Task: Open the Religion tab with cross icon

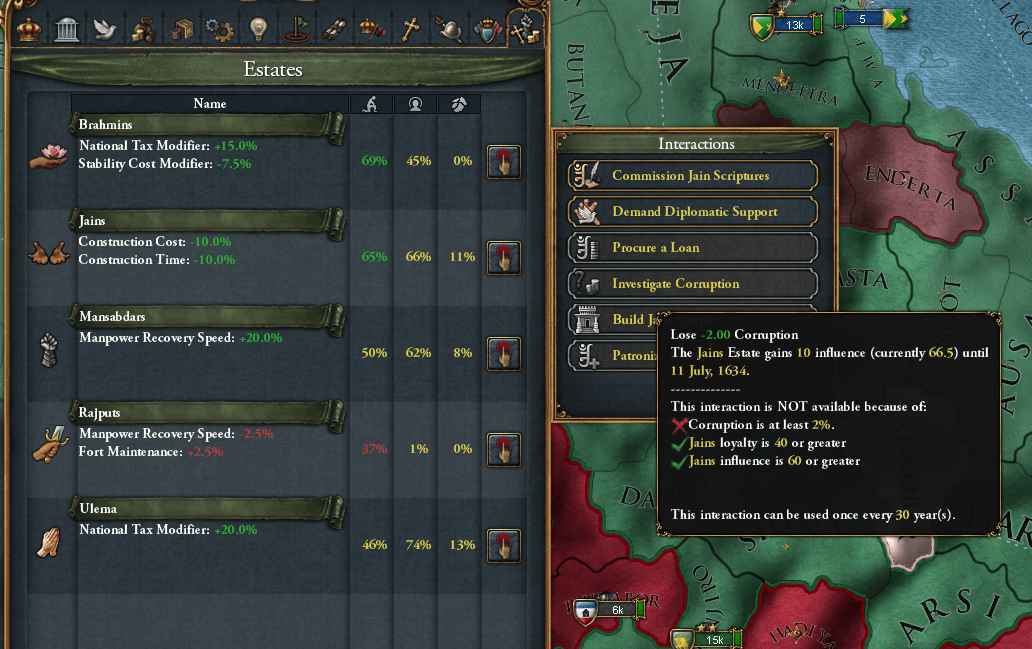Action: pyautogui.click(x=408, y=29)
